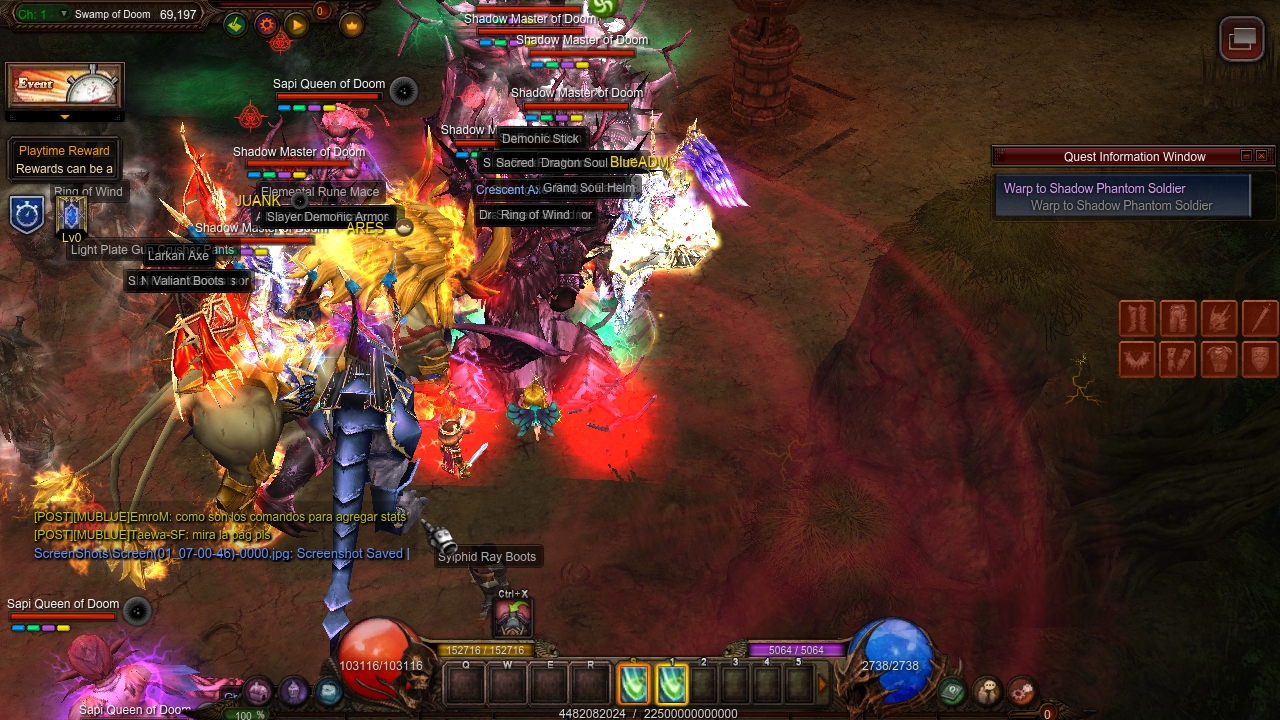The height and width of the screenshot is (720, 1280).
Task: Click the helmet equipment status icon
Action: point(1219,319)
